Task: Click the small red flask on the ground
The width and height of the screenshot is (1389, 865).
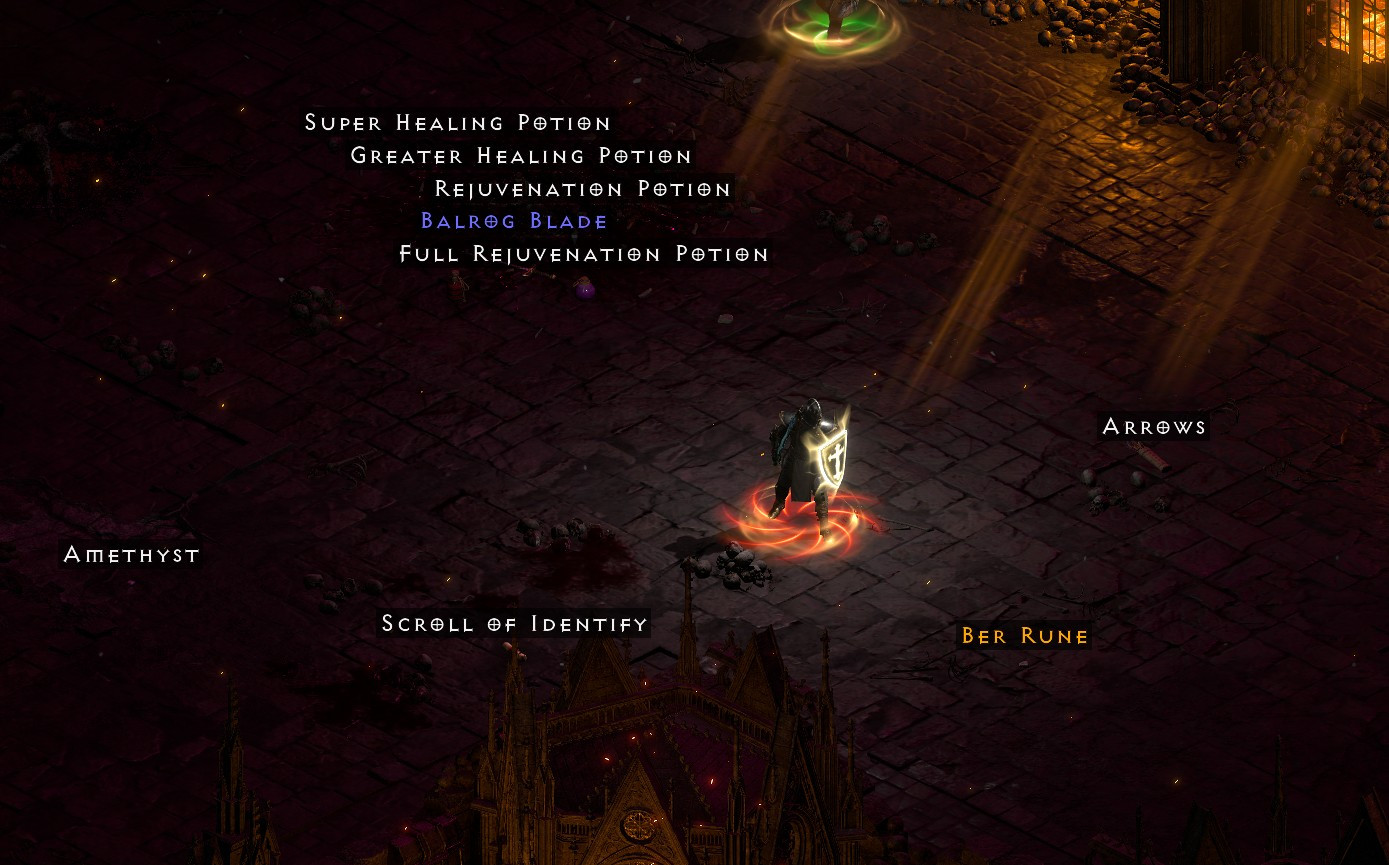Action: (x=455, y=287)
